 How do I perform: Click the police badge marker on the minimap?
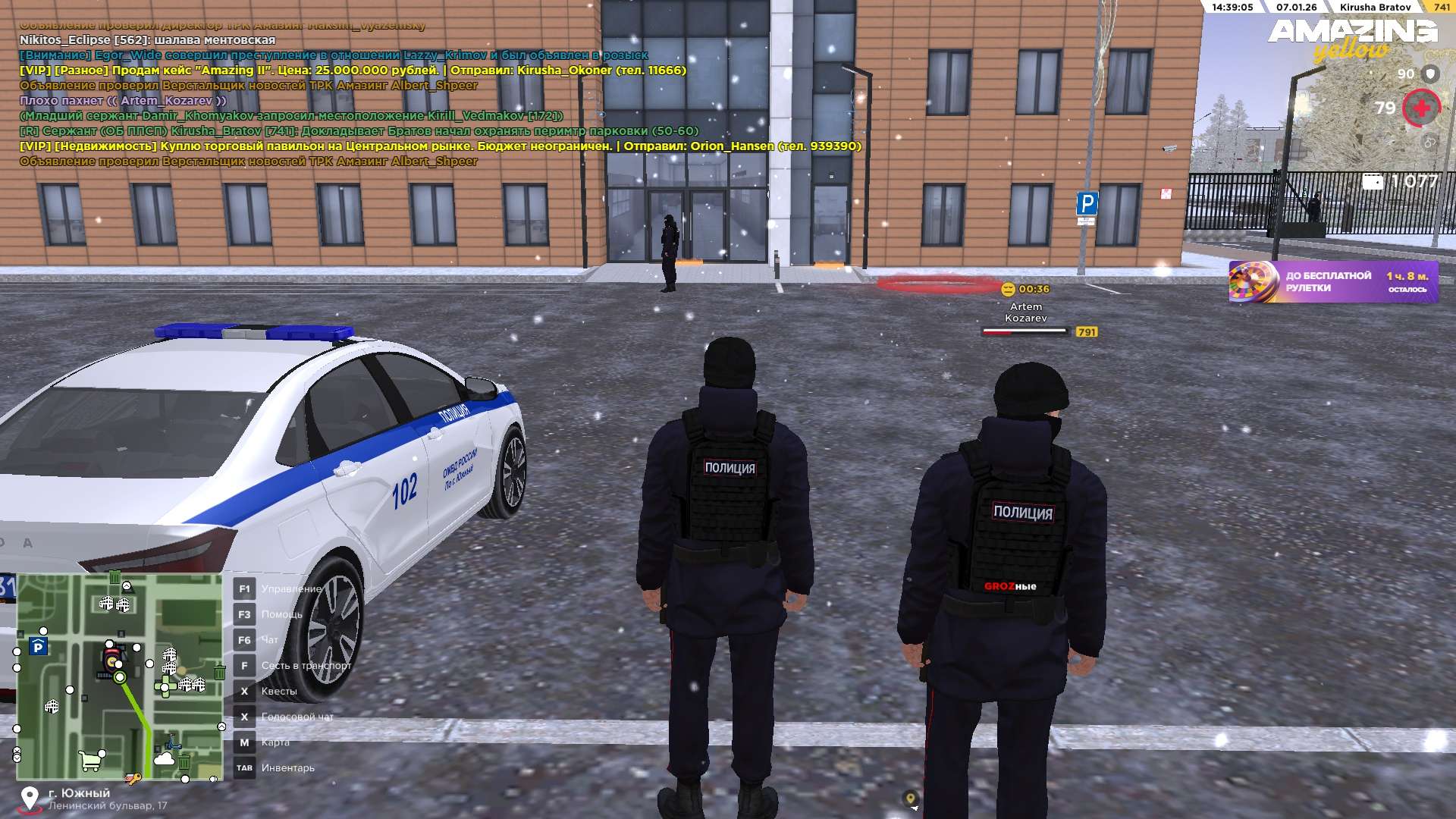[112, 659]
